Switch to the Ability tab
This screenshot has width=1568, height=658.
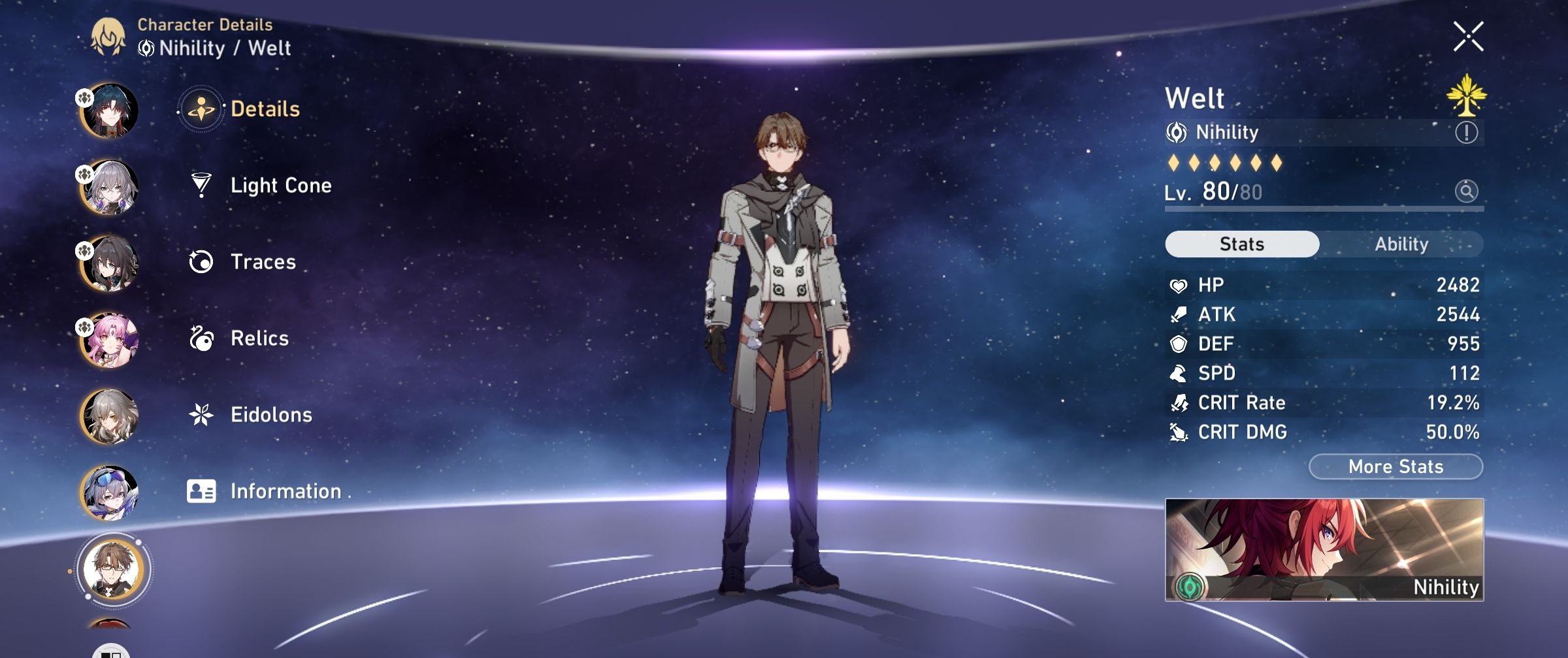pos(1402,244)
